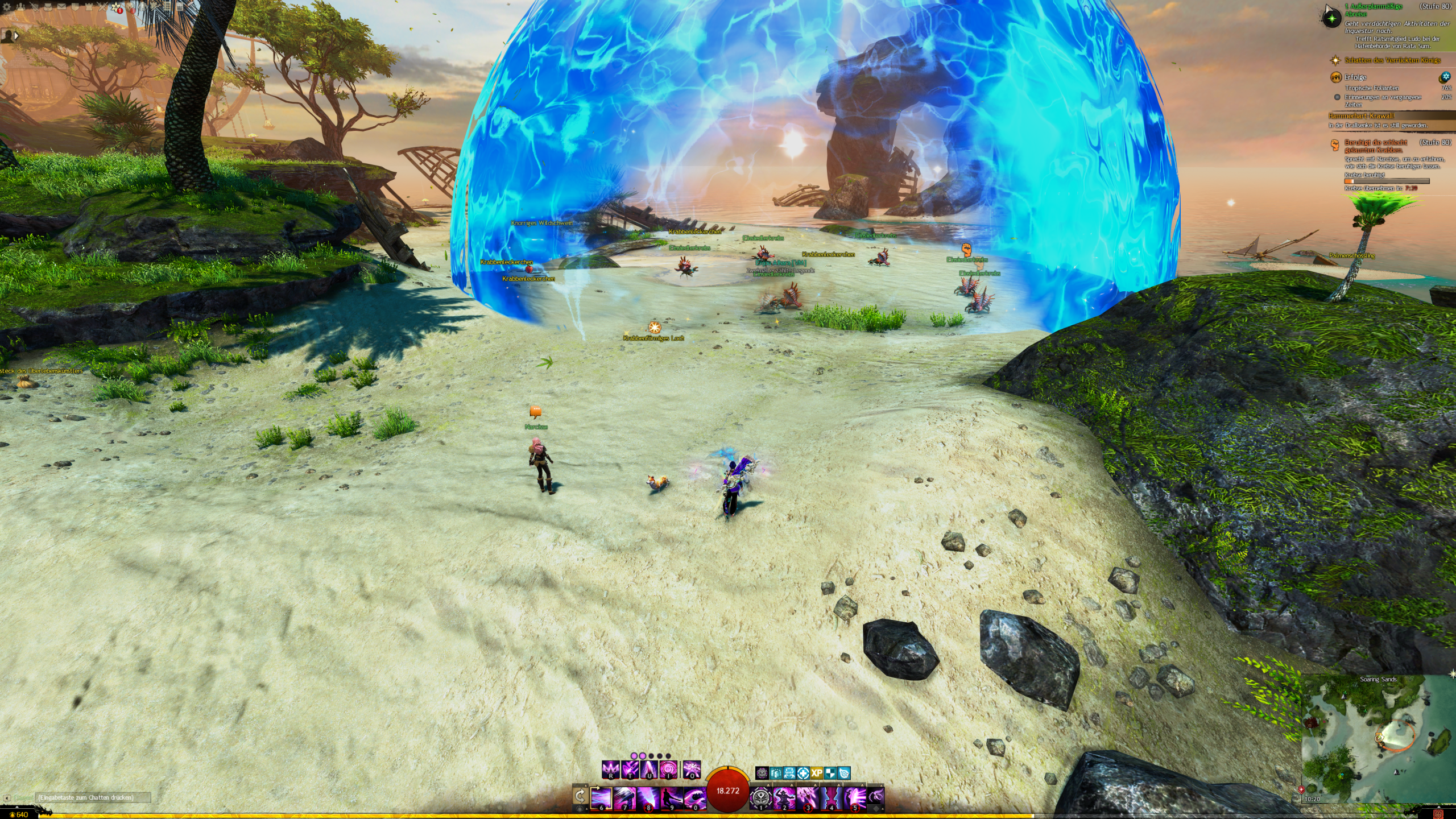1456x819 pixels.
Task: Select the yellow XP boost icon
Action: pos(817,773)
